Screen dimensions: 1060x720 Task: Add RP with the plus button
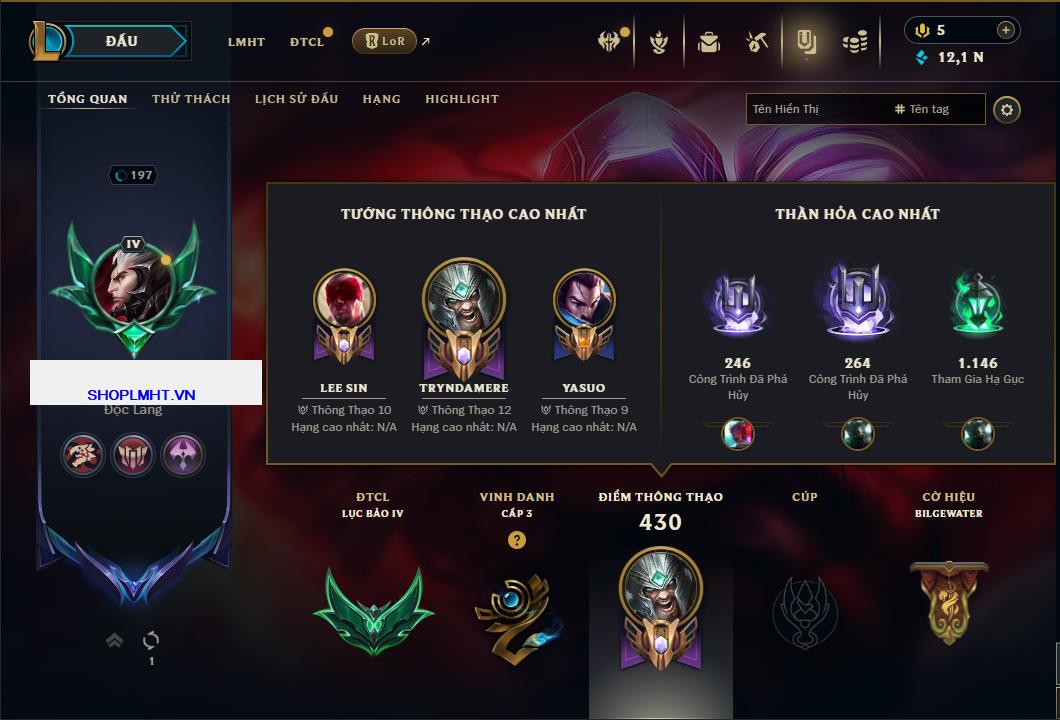click(1006, 30)
